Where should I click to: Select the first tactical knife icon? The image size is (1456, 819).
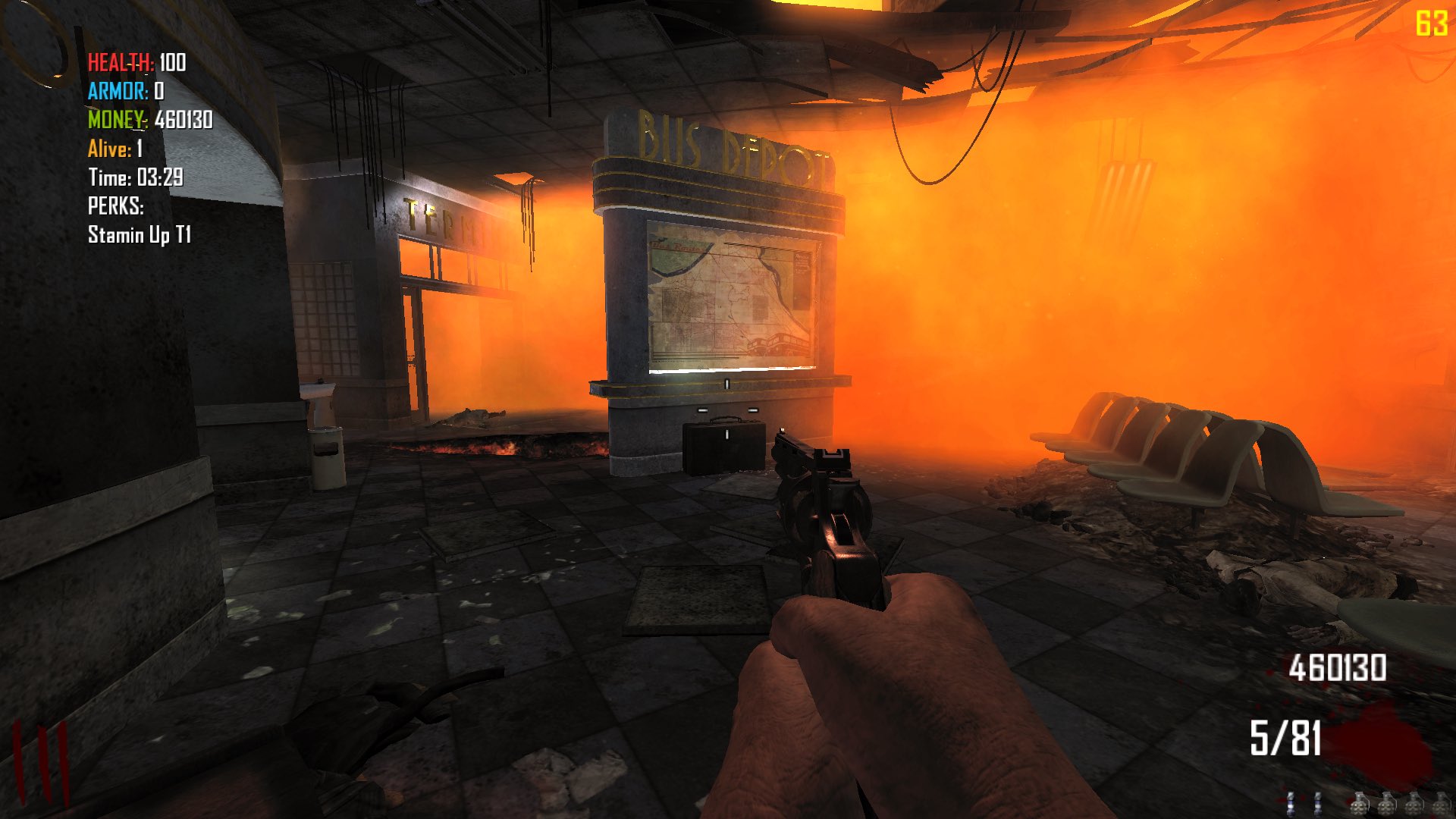[x=1291, y=804]
